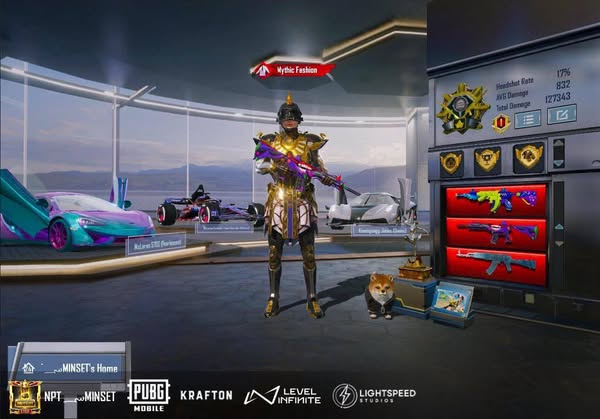This screenshot has height=419, width=600.
Task: Open the list icon button in stats panel
Action: click(527, 119)
